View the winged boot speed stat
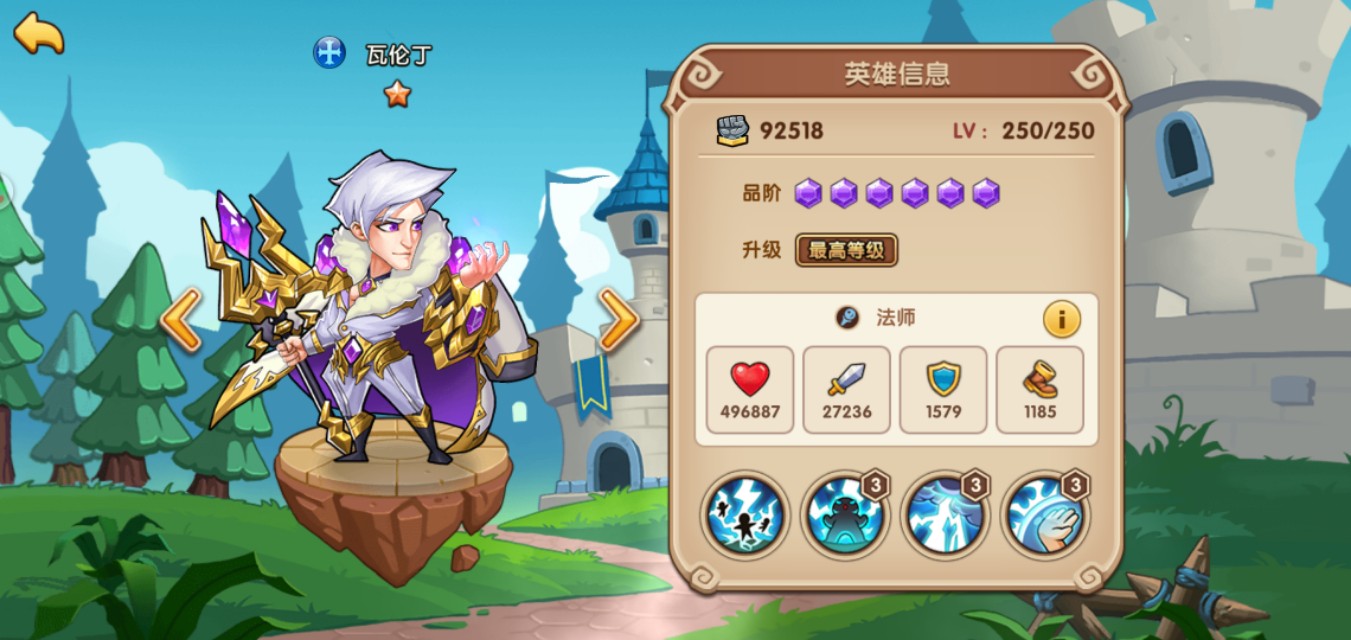Image resolution: width=1351 pixels, height=640 pixels. [x=1040, y=390]
